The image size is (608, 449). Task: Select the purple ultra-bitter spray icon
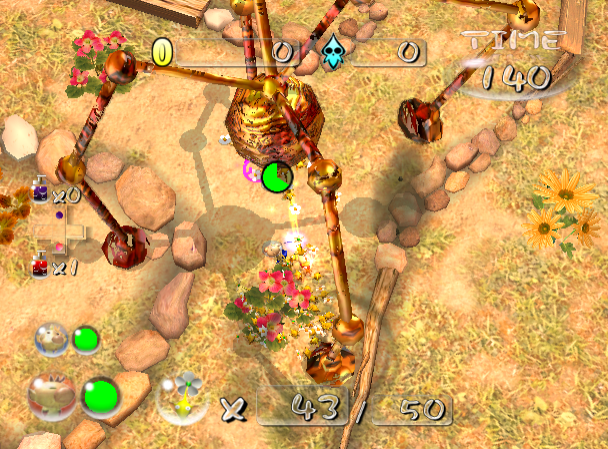41,191
